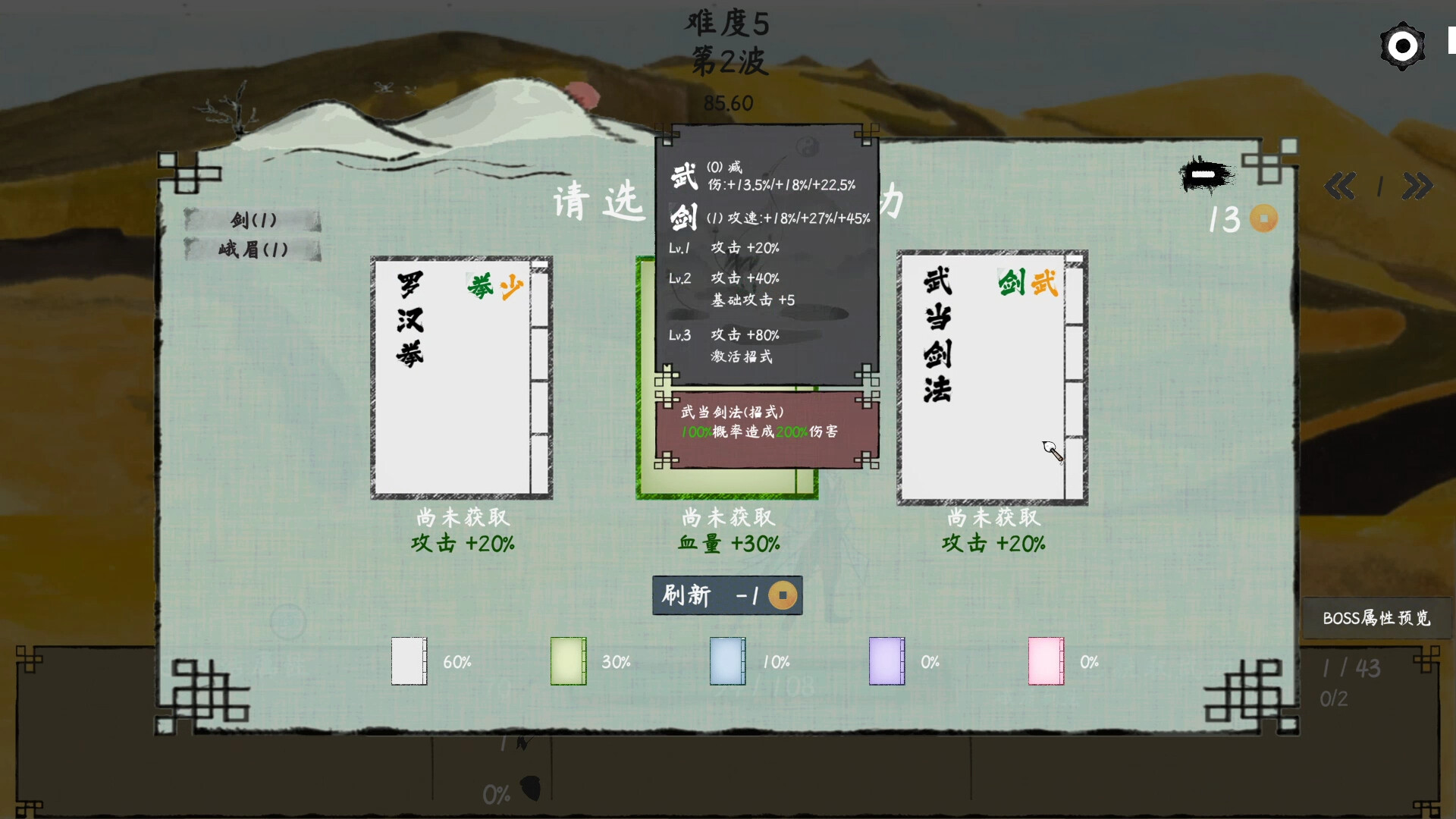Click the pink 0% rarity card swatch
This screenshot has height=819, width=1456.
pos(1045,661)
